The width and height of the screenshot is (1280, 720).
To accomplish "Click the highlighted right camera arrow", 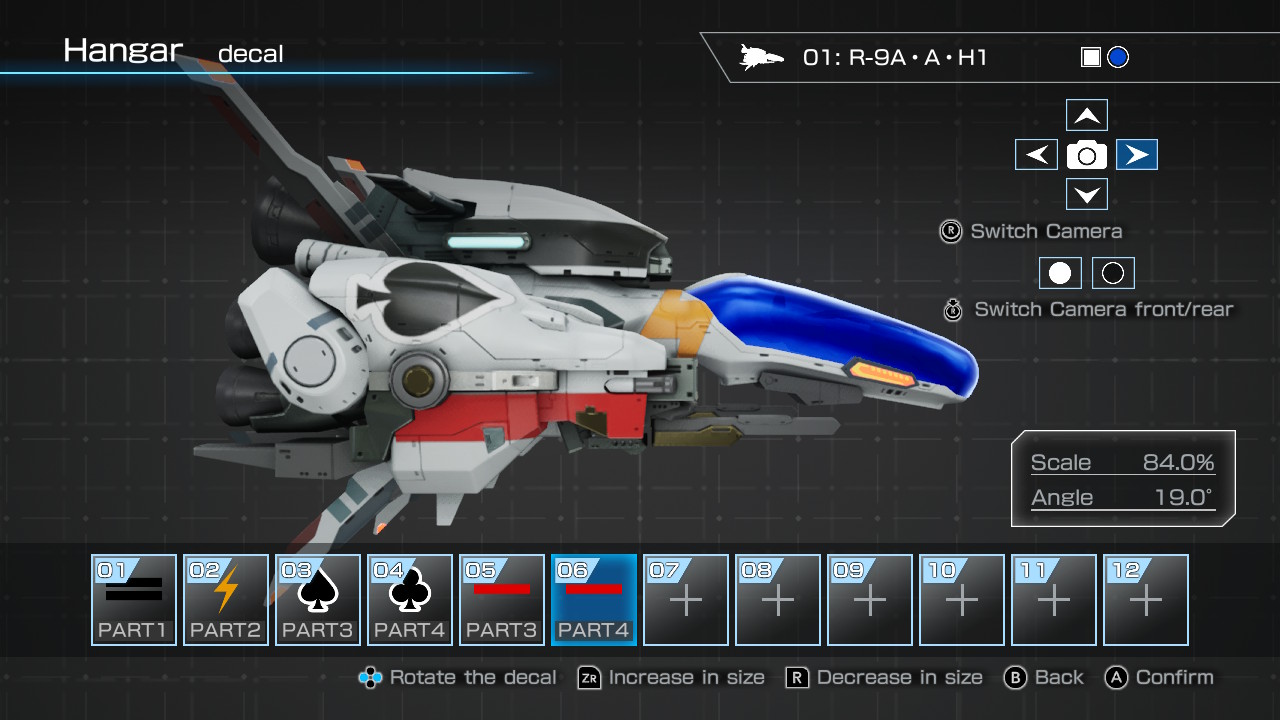I will pos(1136,155).
